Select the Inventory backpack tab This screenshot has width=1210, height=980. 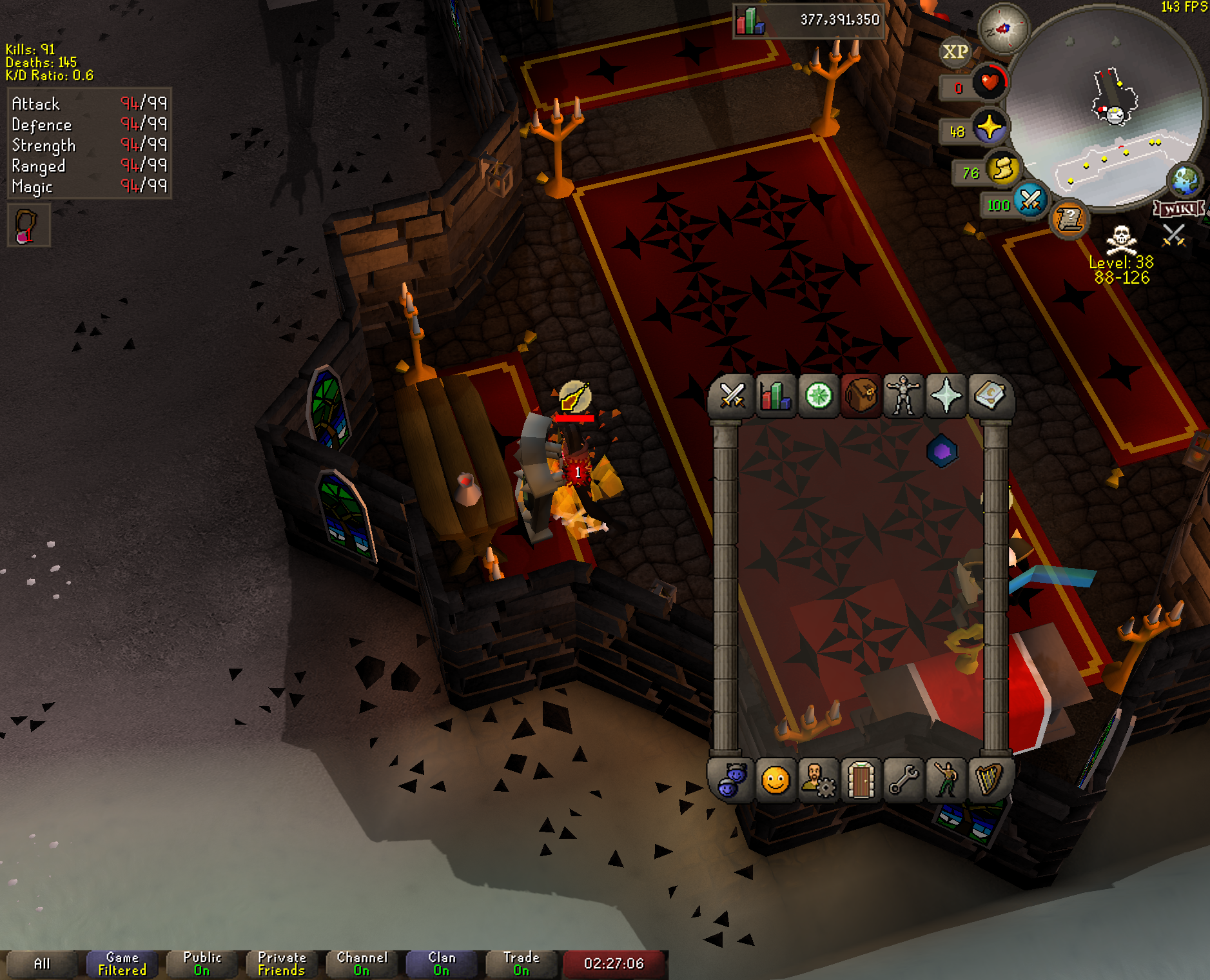pyautogui.click(x=861, y=396)
